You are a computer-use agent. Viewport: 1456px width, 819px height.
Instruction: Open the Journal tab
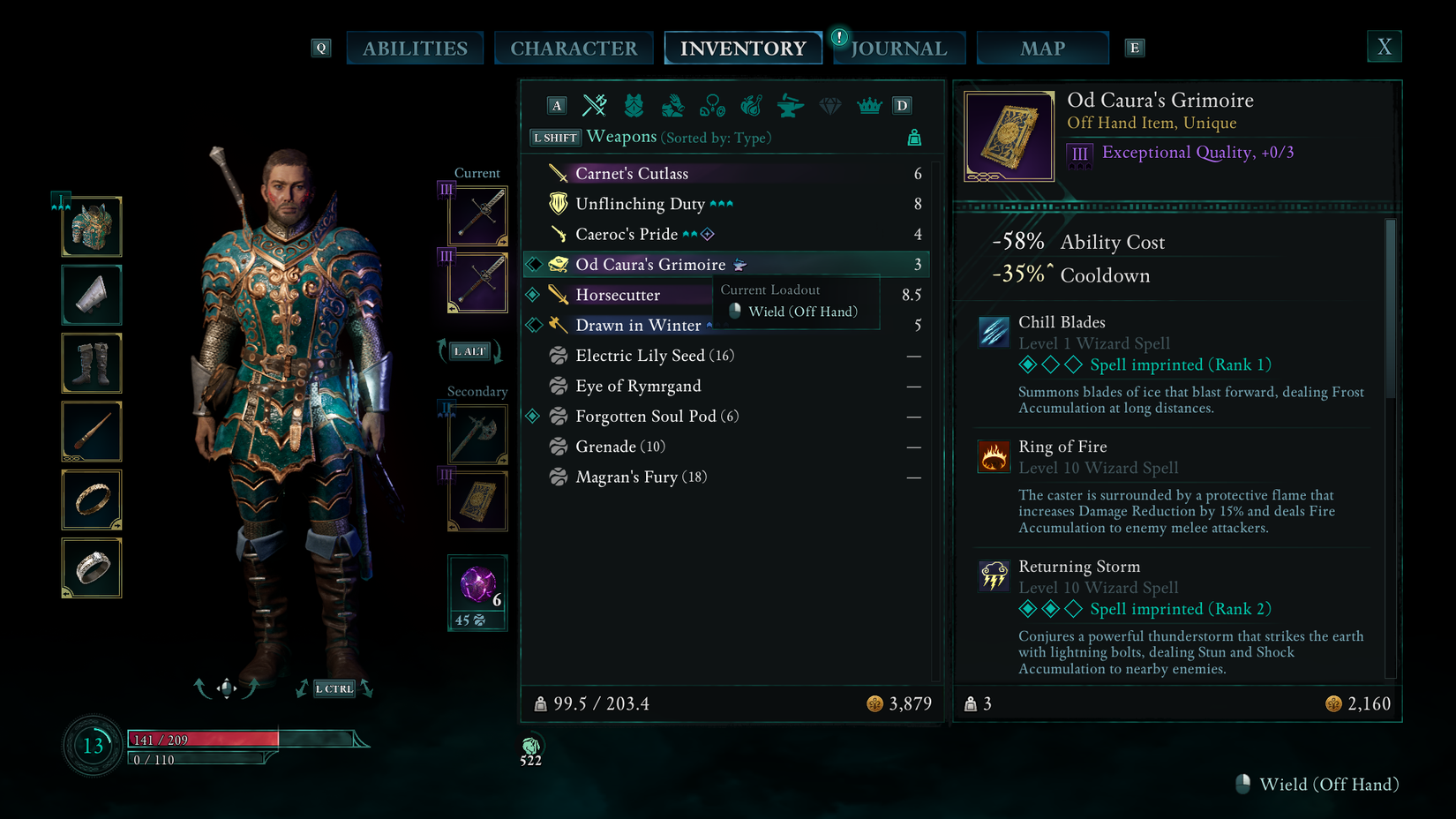pos(899,49)
